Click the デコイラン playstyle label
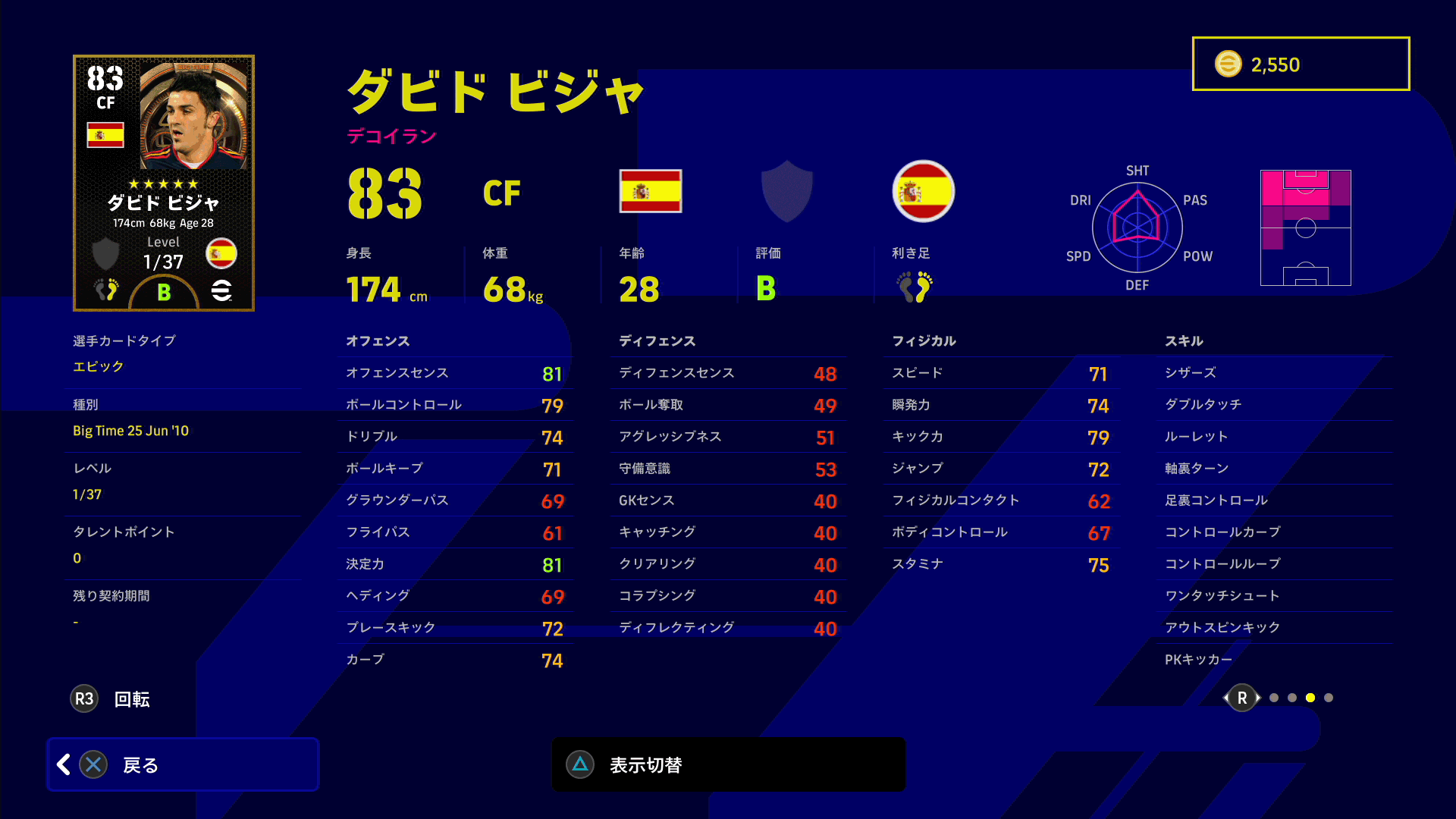This screenshot has height=819, width=1456. (x=391, y=136)
